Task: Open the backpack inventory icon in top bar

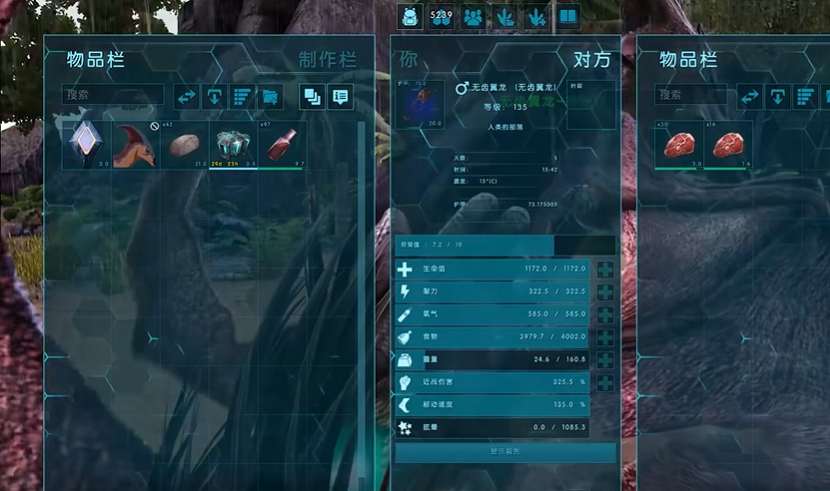Action: click(411, 17)
